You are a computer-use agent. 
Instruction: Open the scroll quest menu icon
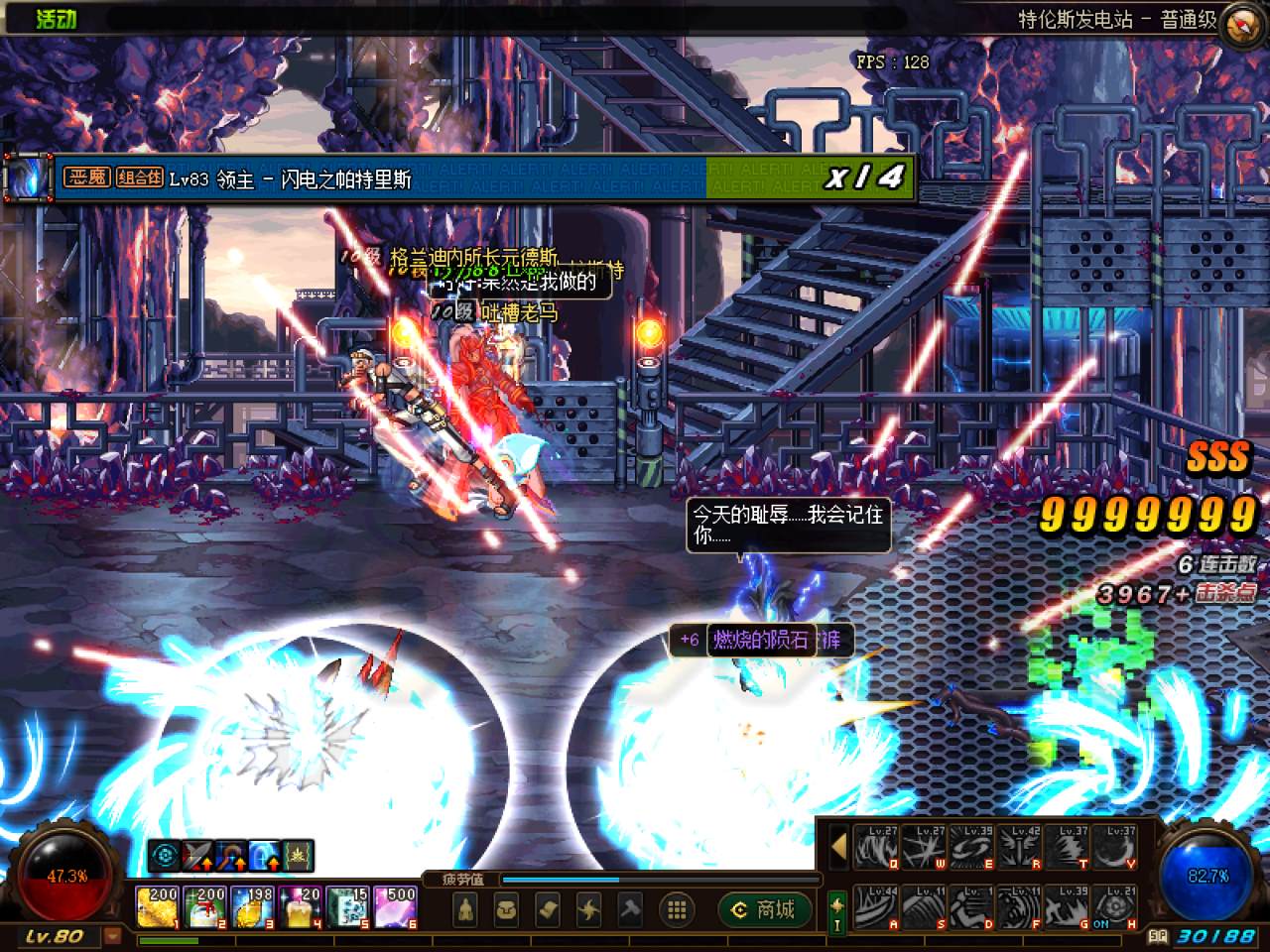tap(549, 908)
